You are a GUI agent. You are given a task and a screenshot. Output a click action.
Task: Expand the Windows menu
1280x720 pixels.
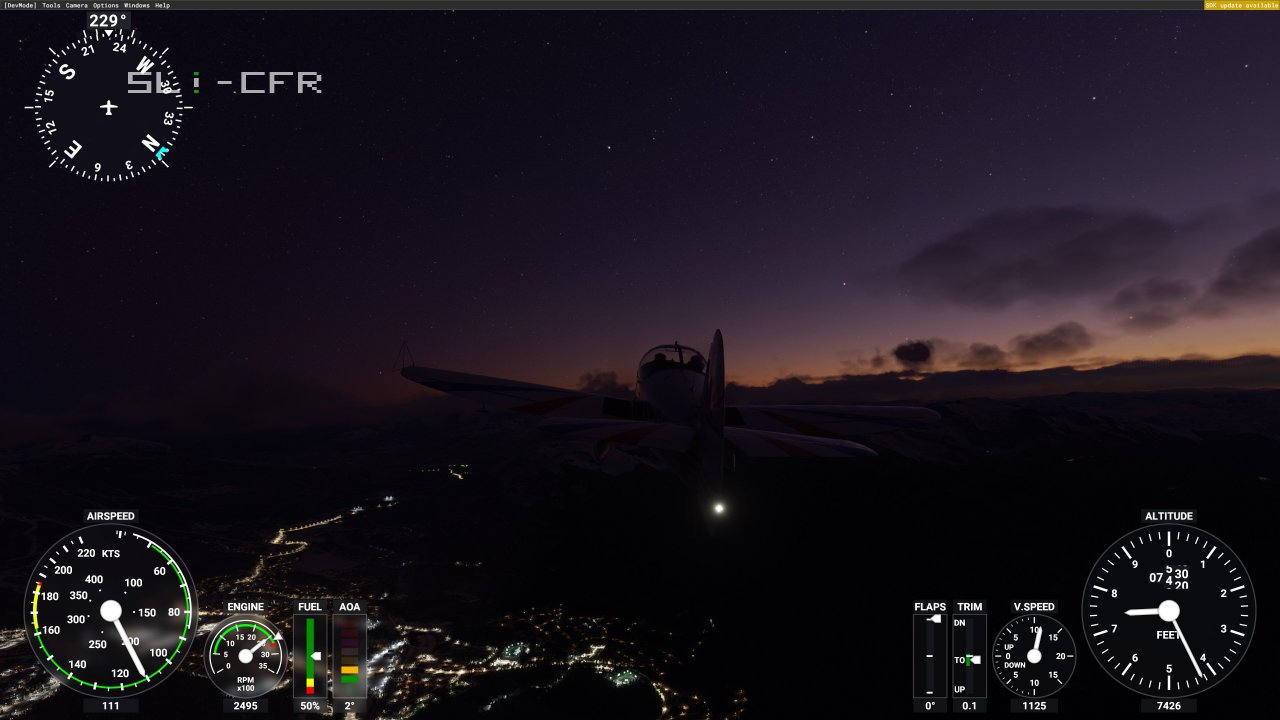(x=136, y=4)
